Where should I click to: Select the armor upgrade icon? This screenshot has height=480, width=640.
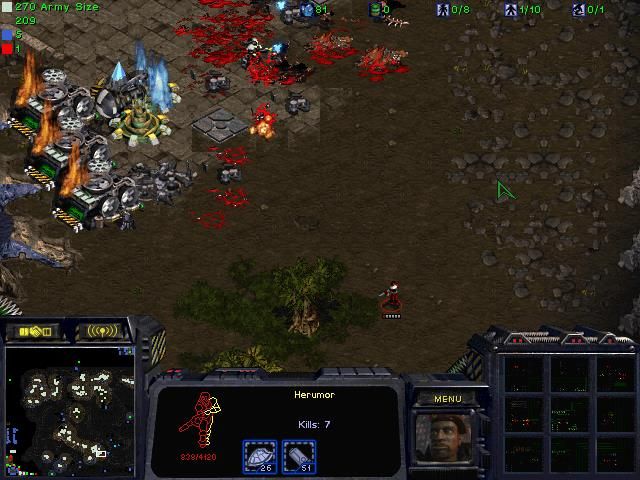click(x=260, y=457)
